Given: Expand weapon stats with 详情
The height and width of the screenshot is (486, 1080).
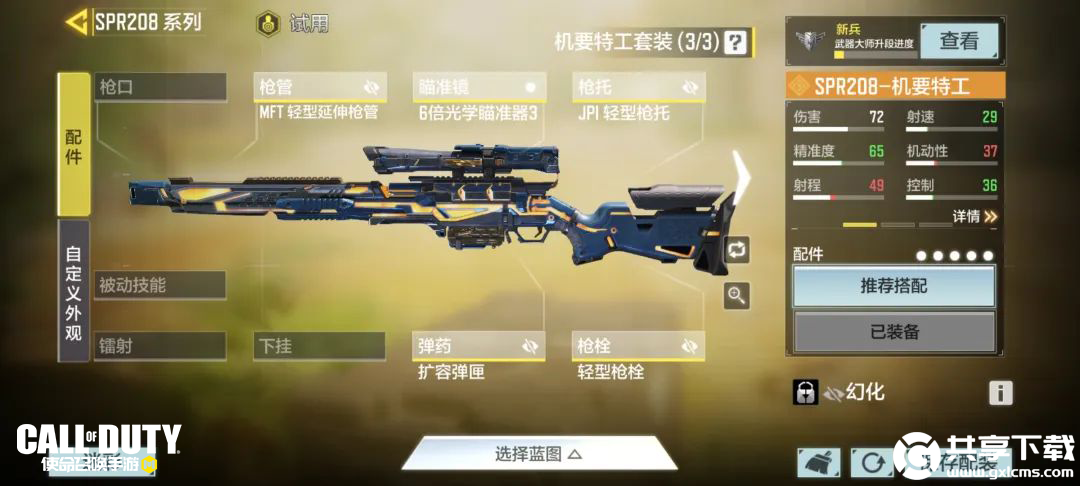Looking at the screenshot, I should (974, 216).
